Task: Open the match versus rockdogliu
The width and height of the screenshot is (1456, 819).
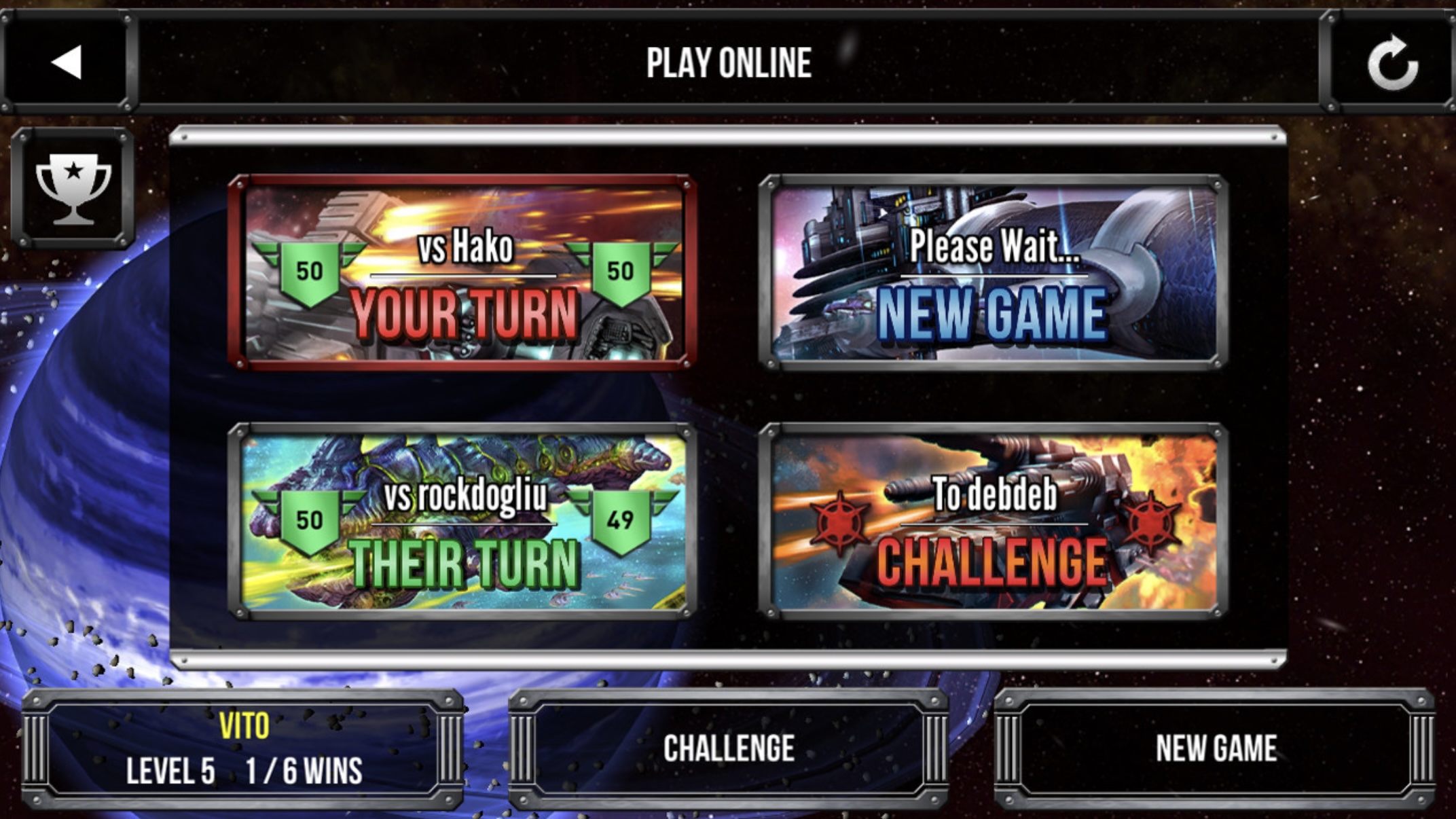Action: tap(463, 522)
